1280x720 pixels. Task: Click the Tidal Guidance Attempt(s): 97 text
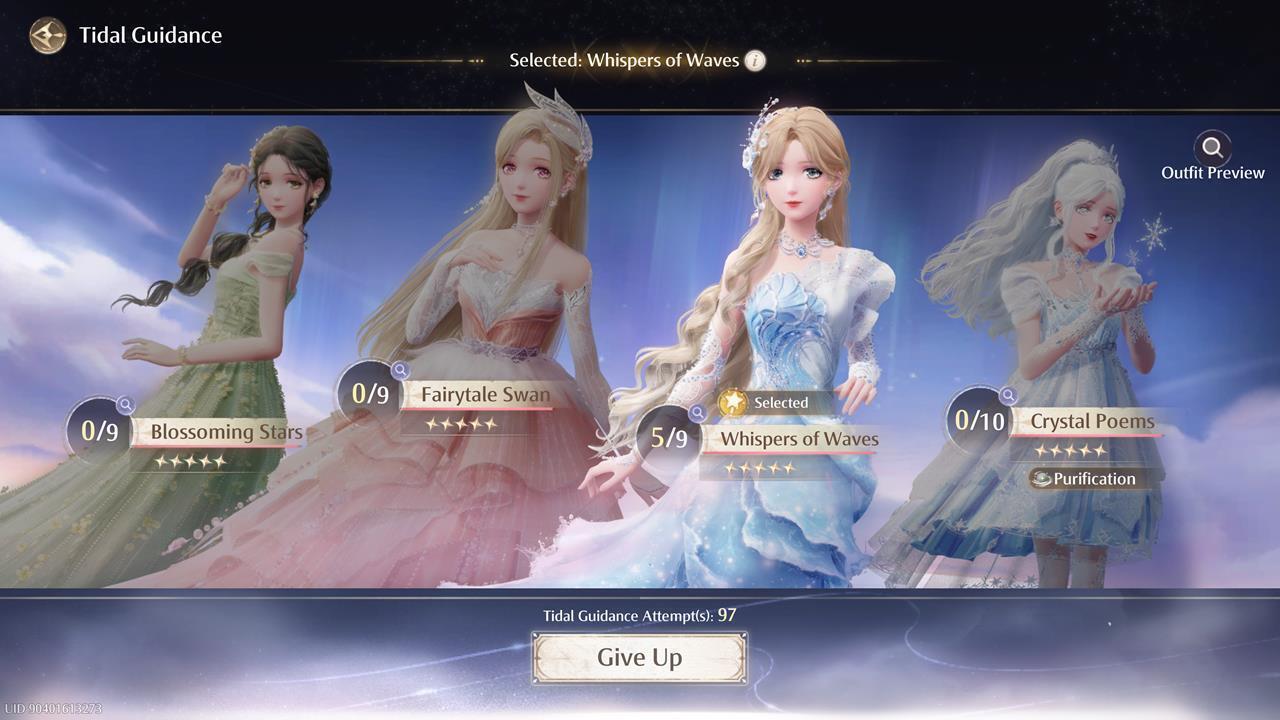(x=640, y=616)
